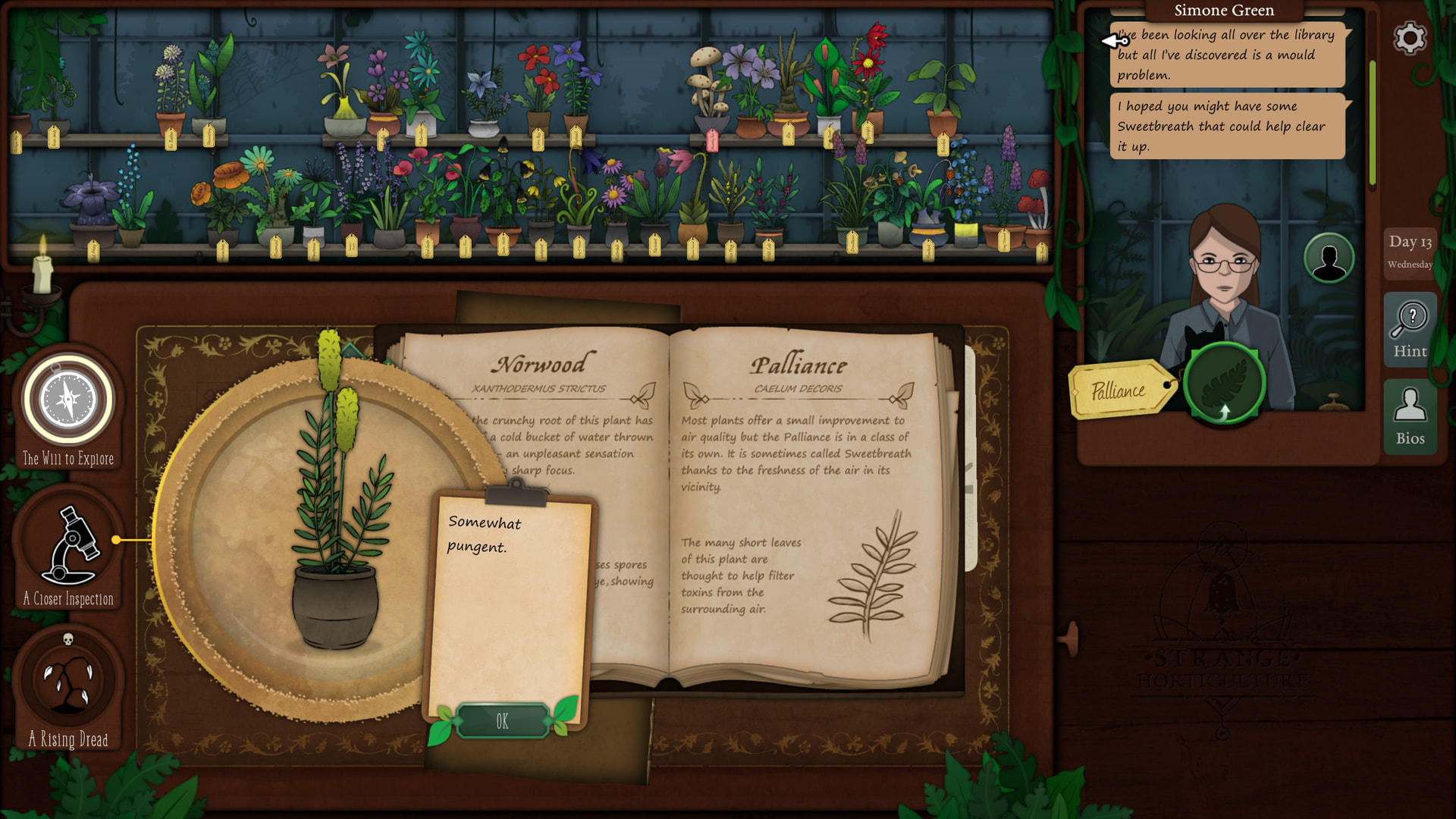View the customer silhouette profile icon

1329,259
